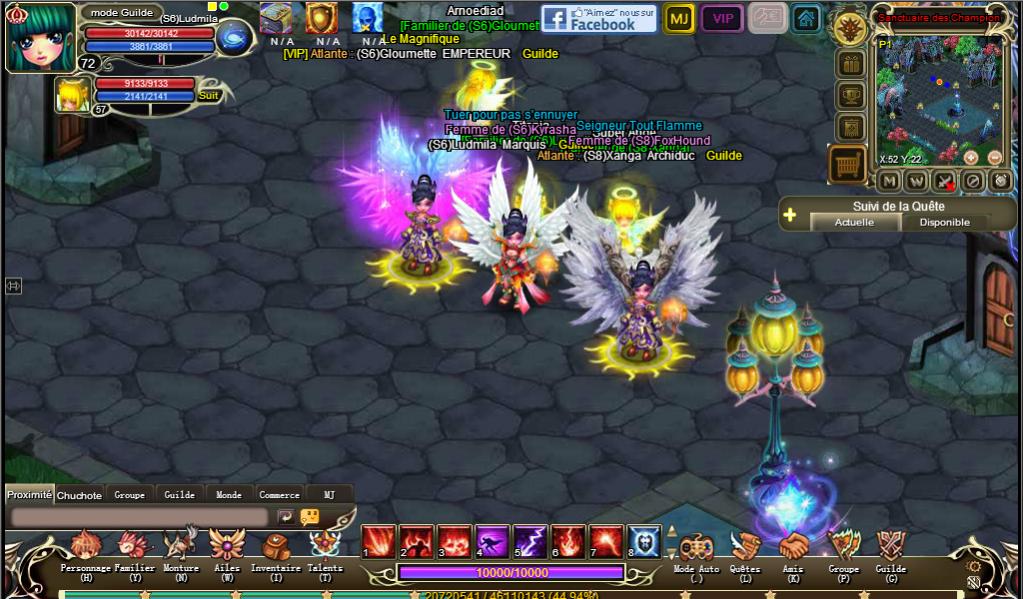The width and height of the screenshot is (1023, 599).
Task: Open the Personnage character panel
Action: point(85,549)
